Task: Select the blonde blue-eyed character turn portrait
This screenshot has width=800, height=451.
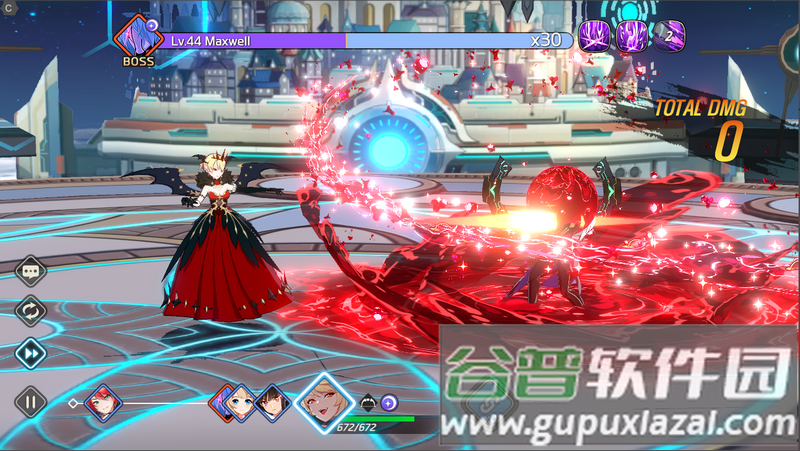Action: coord(240,403)
